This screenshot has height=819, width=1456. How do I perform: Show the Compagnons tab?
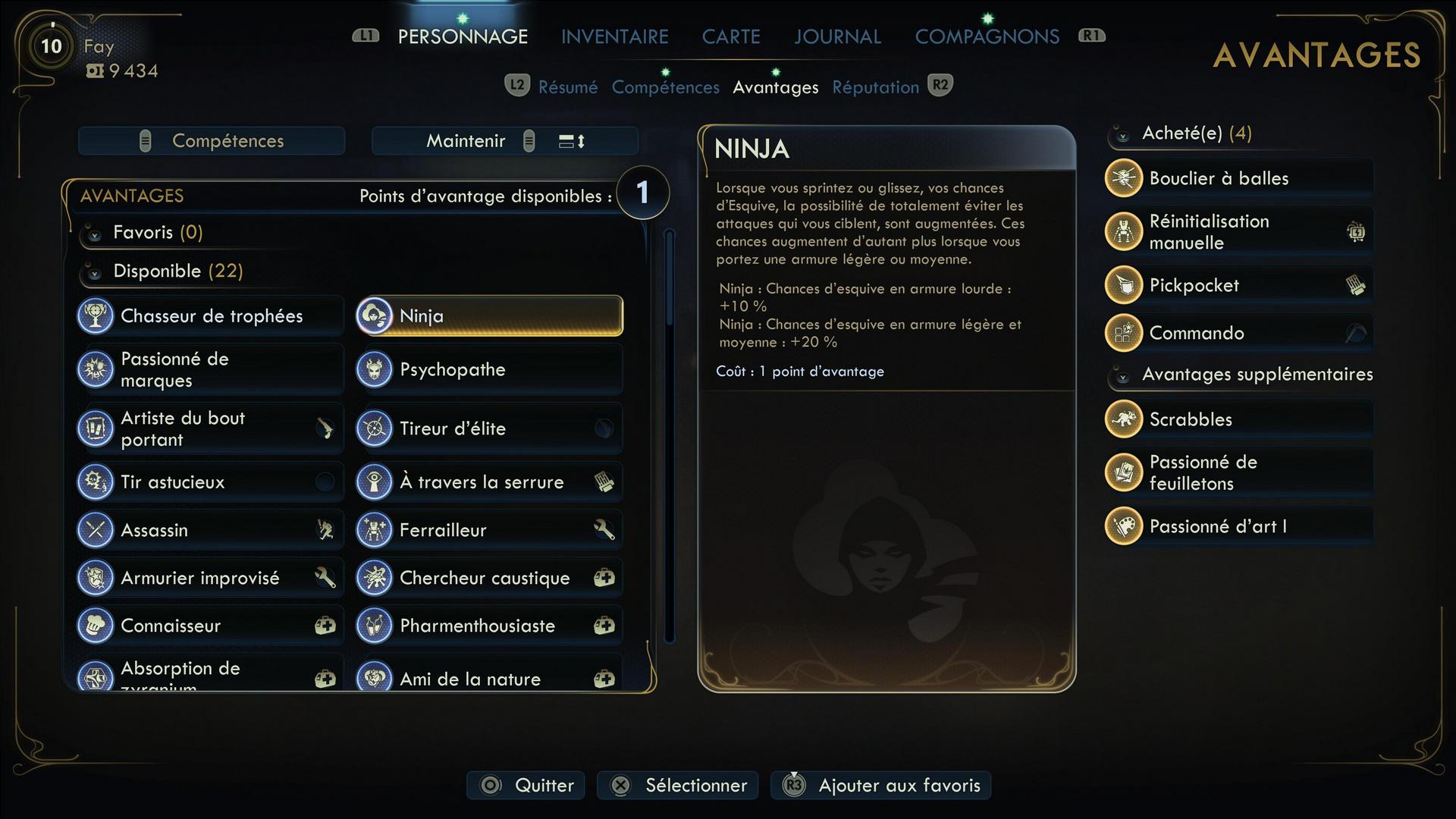(987, 36)
